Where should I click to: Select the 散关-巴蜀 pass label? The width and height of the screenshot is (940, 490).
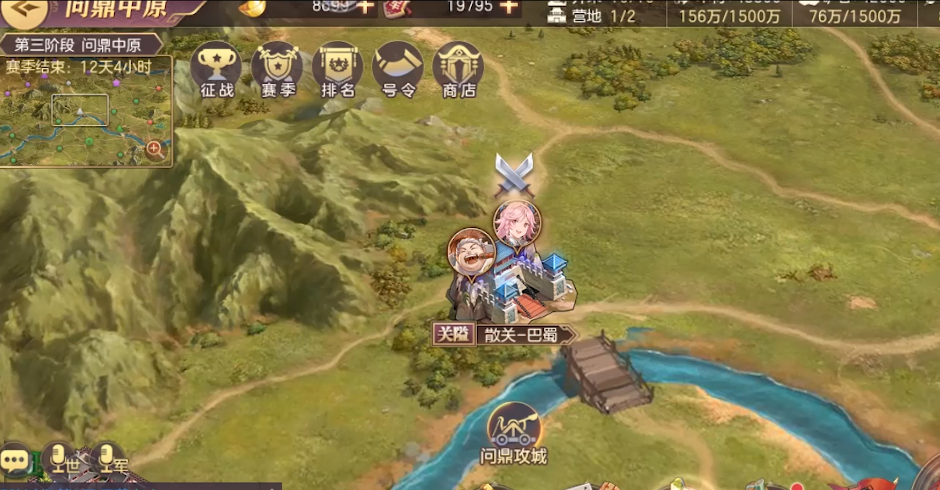coord(505,334)
